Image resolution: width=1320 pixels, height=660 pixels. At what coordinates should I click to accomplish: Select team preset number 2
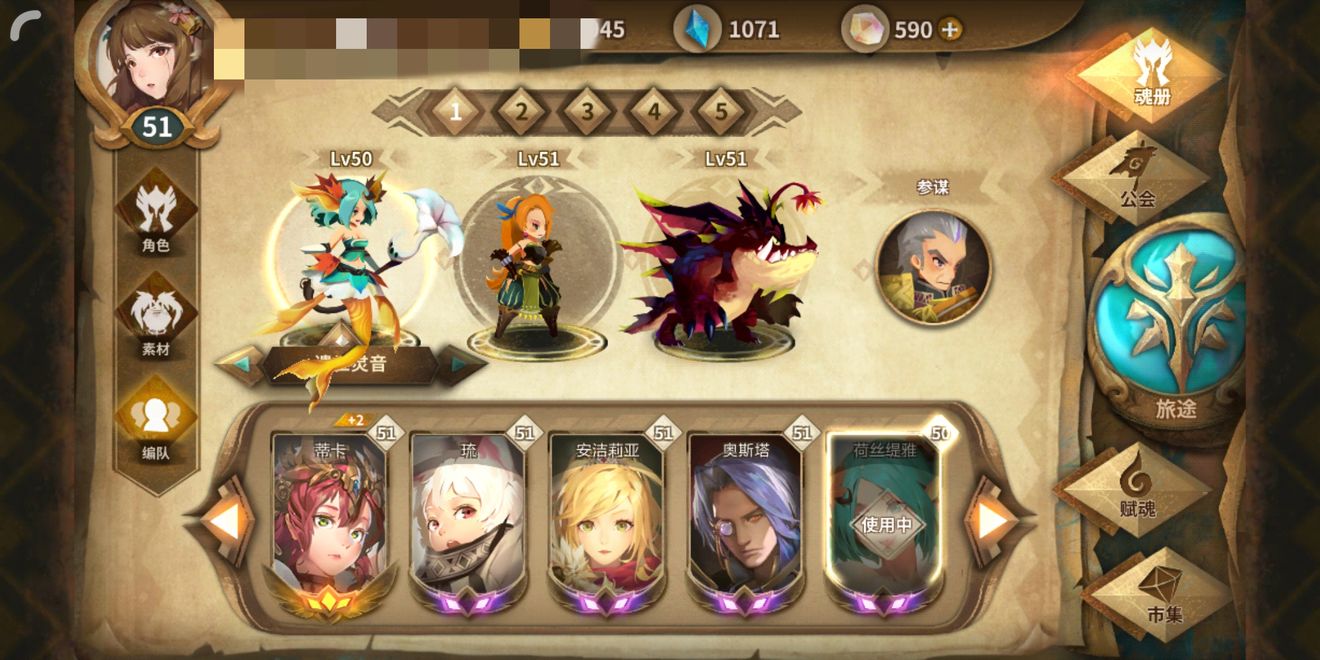coord(521,112)
